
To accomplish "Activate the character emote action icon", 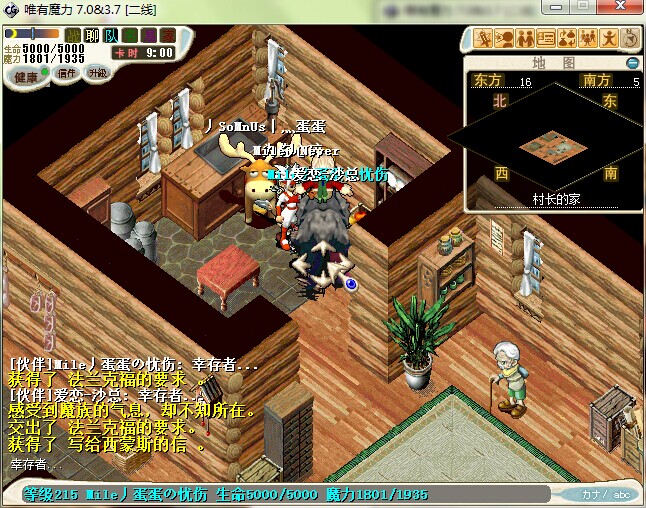I will [x=608, y=40].
